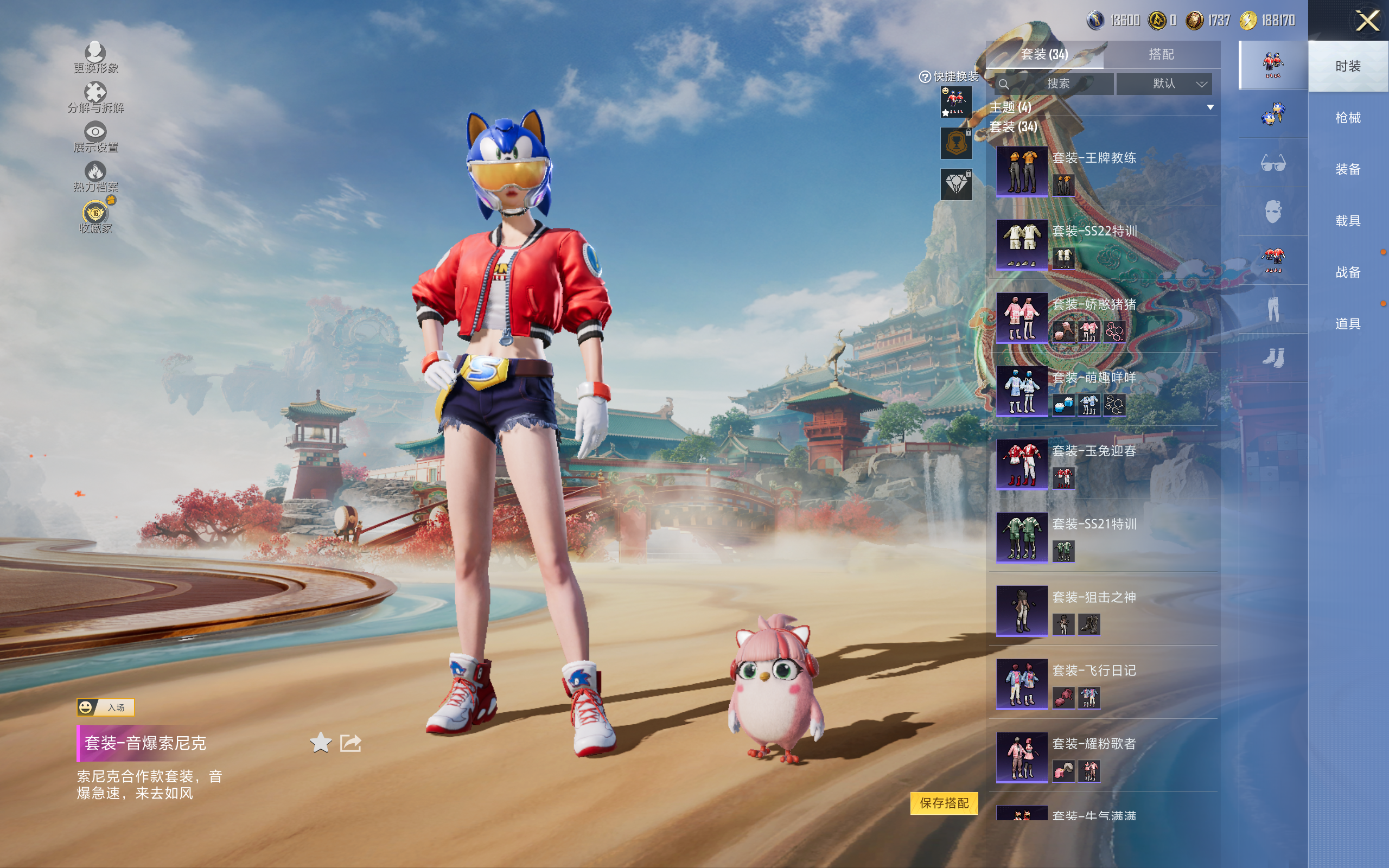Favorite the outfit with the star icon
The height and width of the screenshot is (868, 1389).
point(321,743)
